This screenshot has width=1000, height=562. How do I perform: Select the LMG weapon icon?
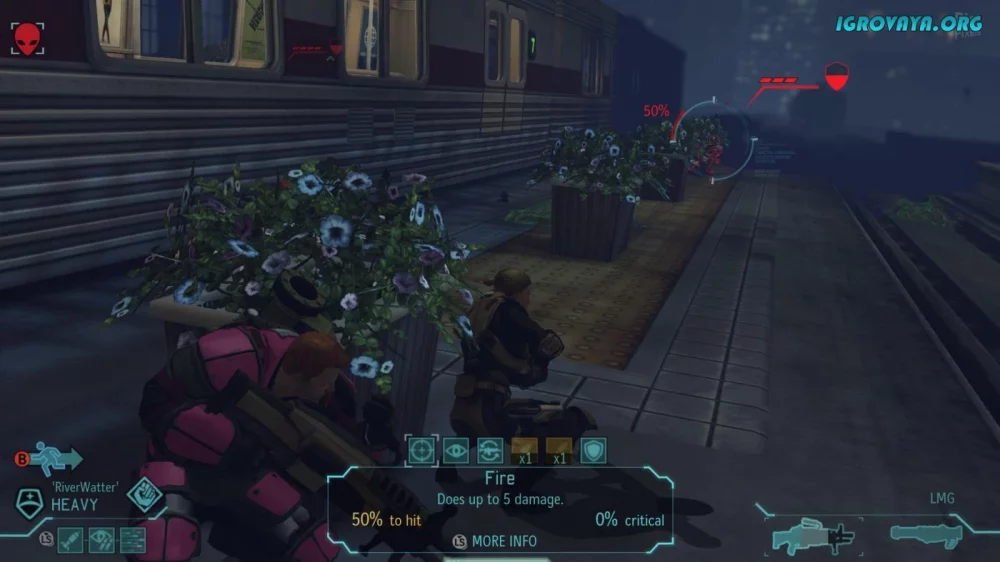pyautogui.click(x=812, y=537)
